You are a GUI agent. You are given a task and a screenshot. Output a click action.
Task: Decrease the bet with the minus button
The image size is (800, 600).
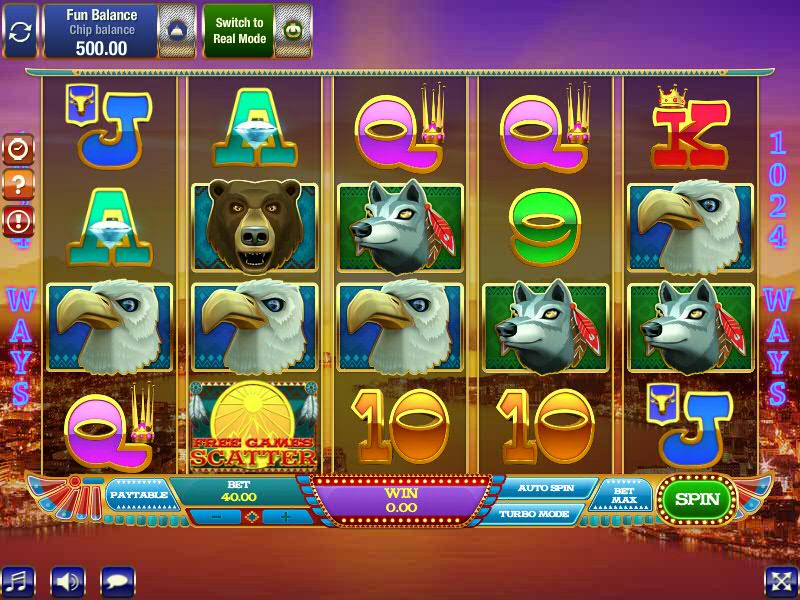pyautogui.click(x=216, y=516)
